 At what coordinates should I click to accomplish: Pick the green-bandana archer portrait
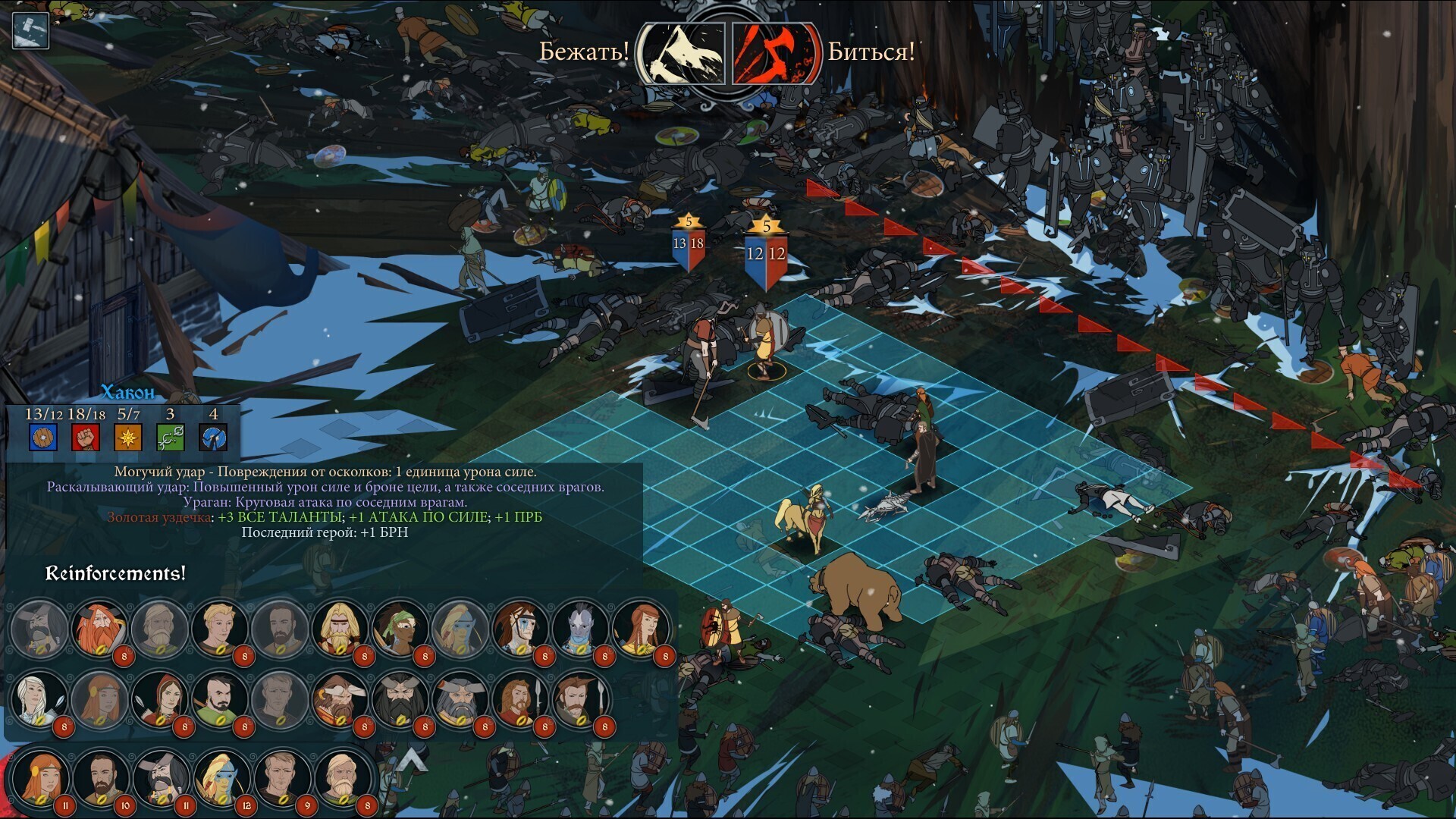400,629
